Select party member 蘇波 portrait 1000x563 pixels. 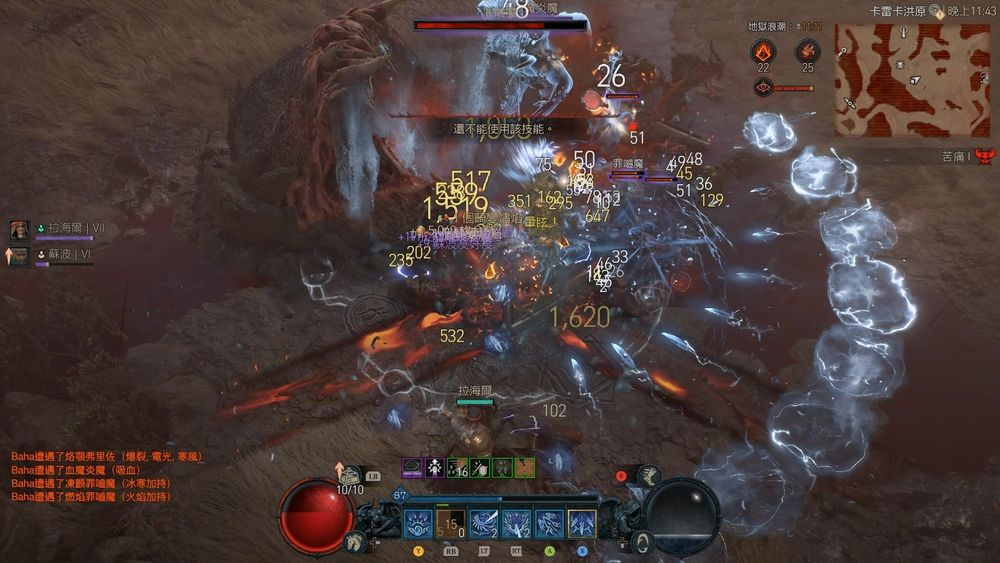point(19,256)
